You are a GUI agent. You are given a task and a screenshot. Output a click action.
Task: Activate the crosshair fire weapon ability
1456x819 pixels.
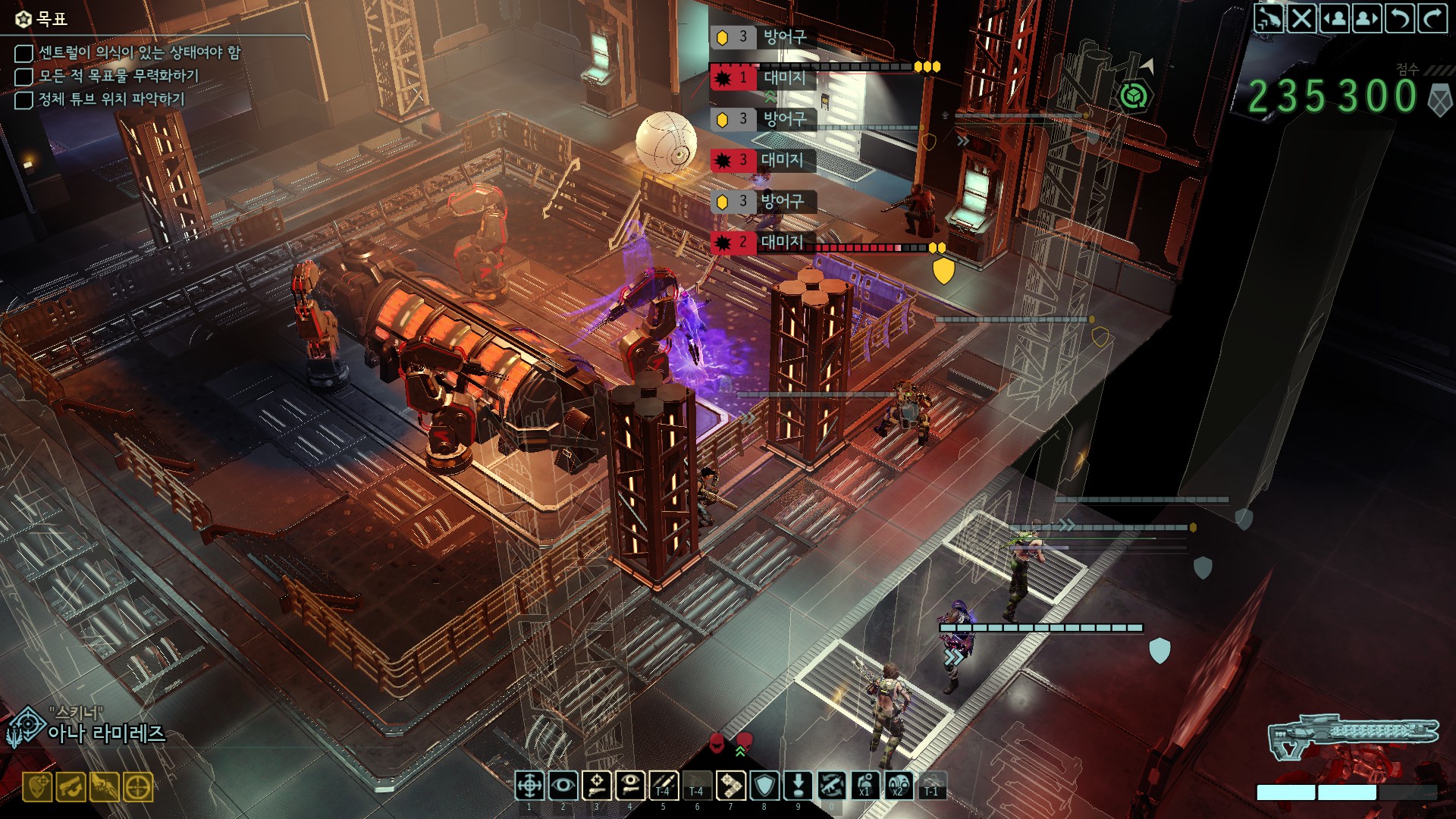click(x=529, y=786)
